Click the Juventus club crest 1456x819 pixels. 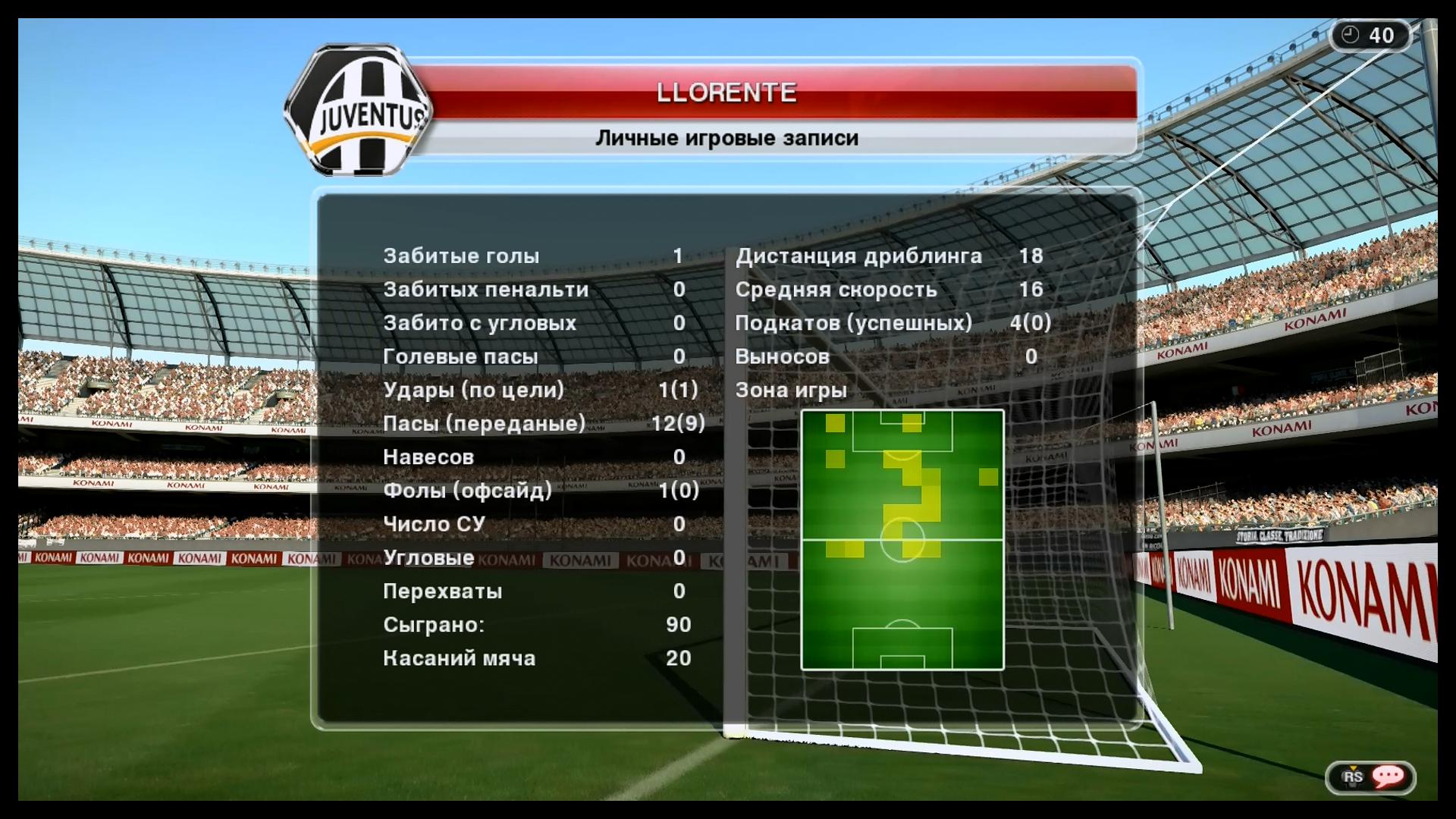pos(361,111)
